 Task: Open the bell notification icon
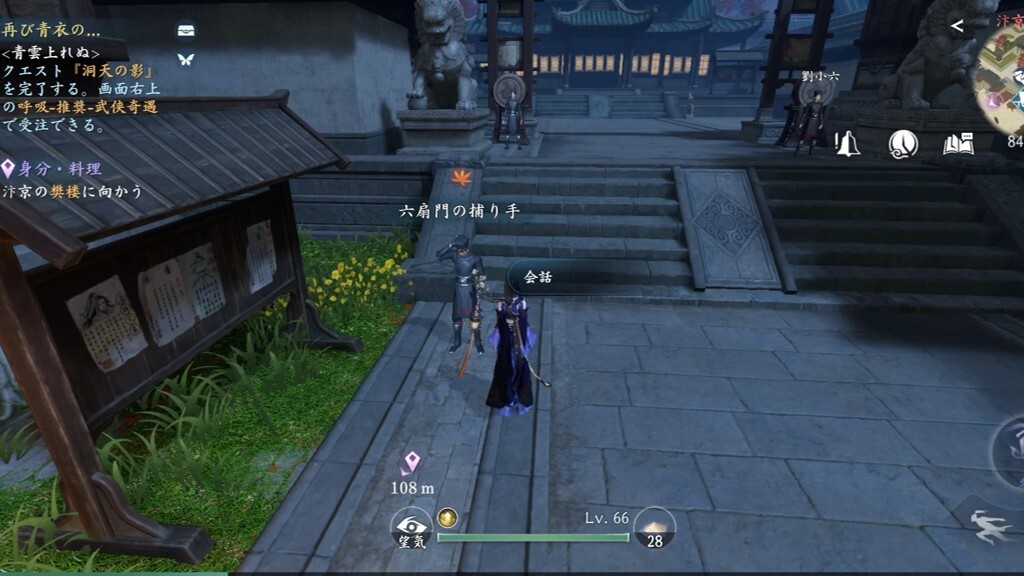click(x=848, y=144)
